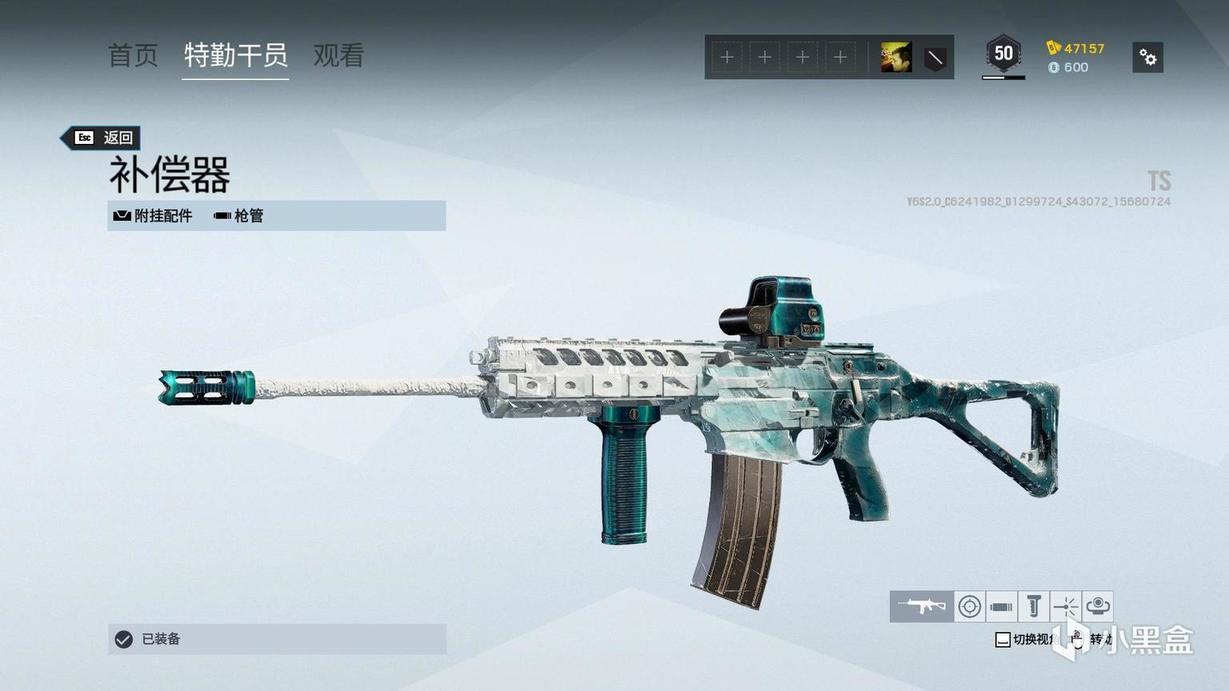1229x691 pixels.
Task: Choose the laser under-barrel attachment category
Action: pyautogui.click(x=1066, y=606)
